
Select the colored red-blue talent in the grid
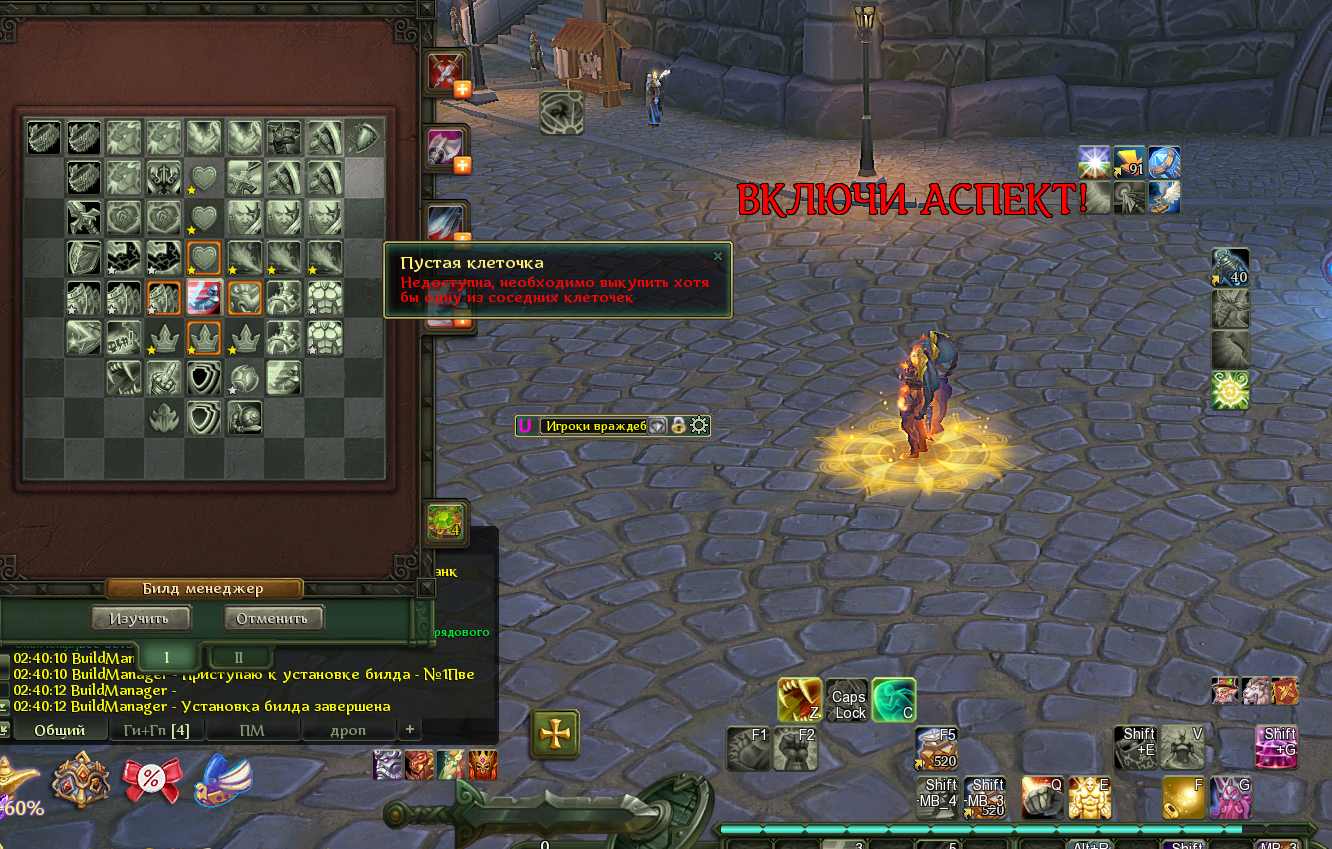[x=204, y=298]
